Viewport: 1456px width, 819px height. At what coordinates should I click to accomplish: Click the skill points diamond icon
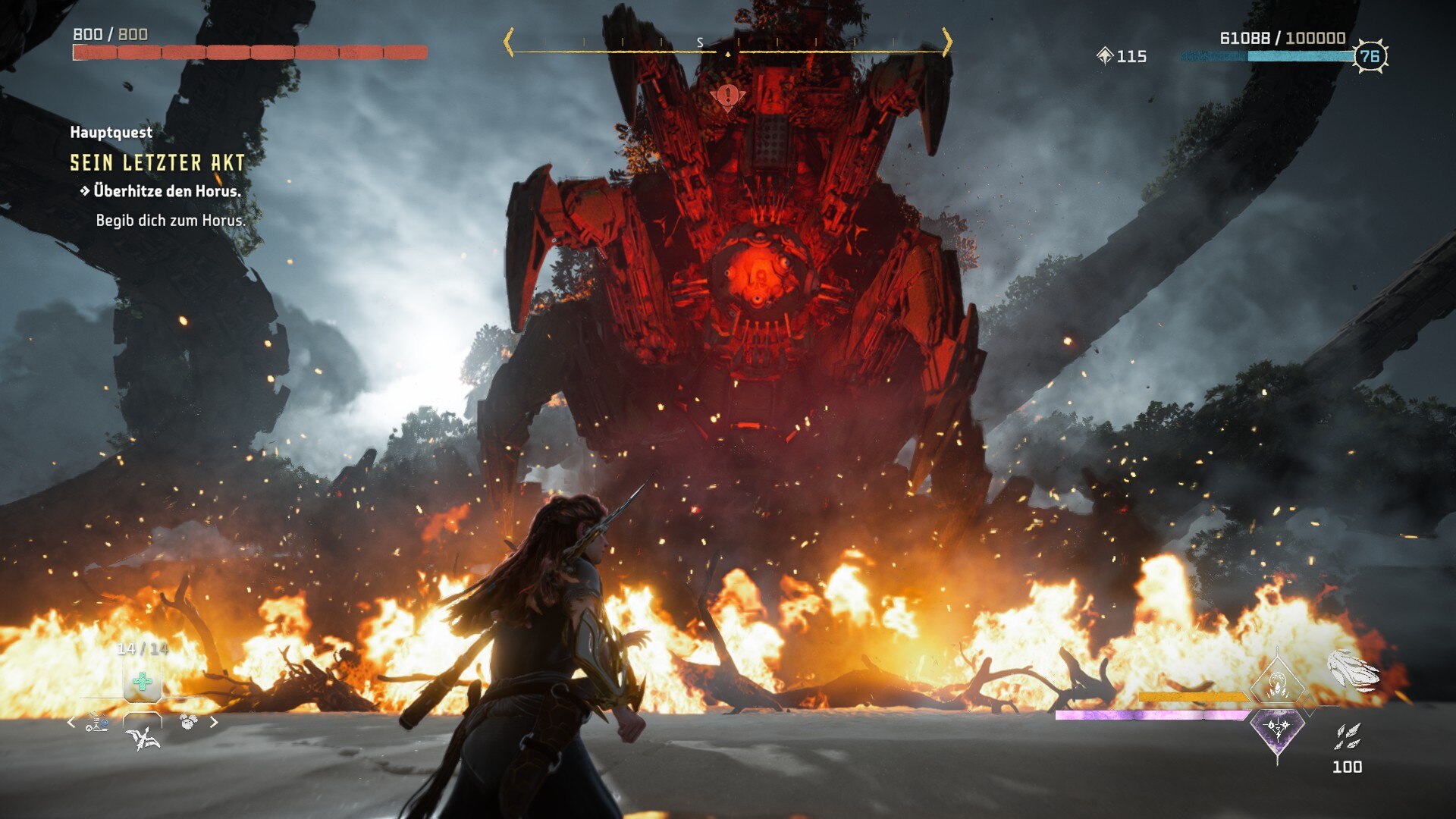click(x=1105, y=56)
